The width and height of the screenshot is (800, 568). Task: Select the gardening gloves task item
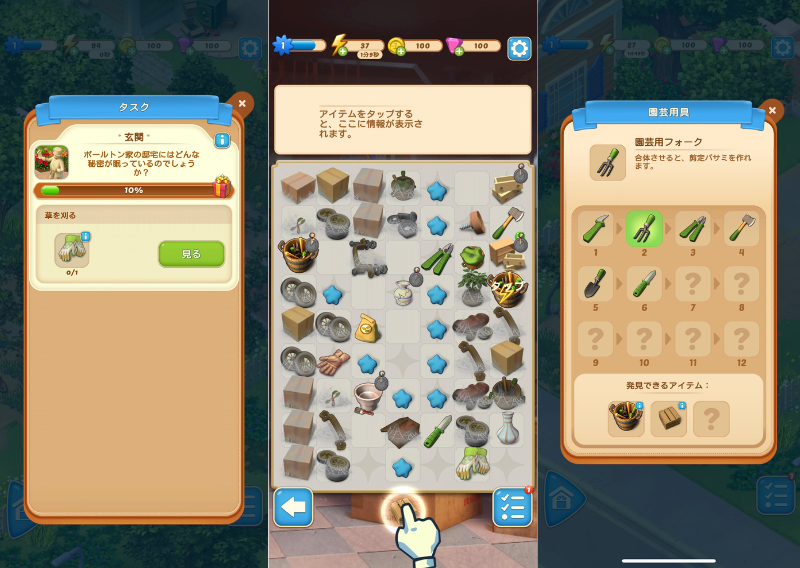[71, 250]
